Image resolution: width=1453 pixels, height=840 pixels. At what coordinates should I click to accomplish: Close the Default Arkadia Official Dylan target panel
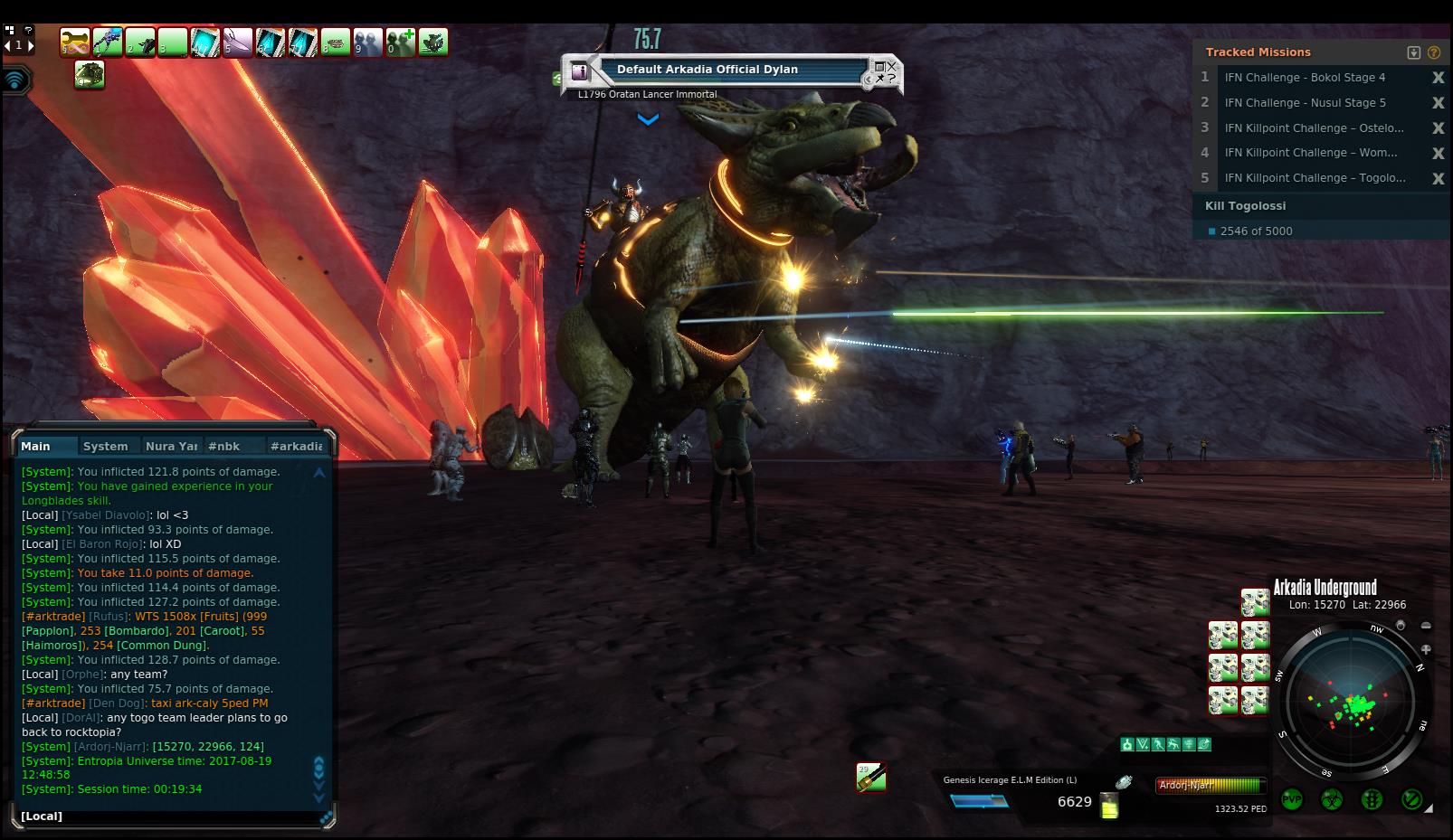click(891, 65)
